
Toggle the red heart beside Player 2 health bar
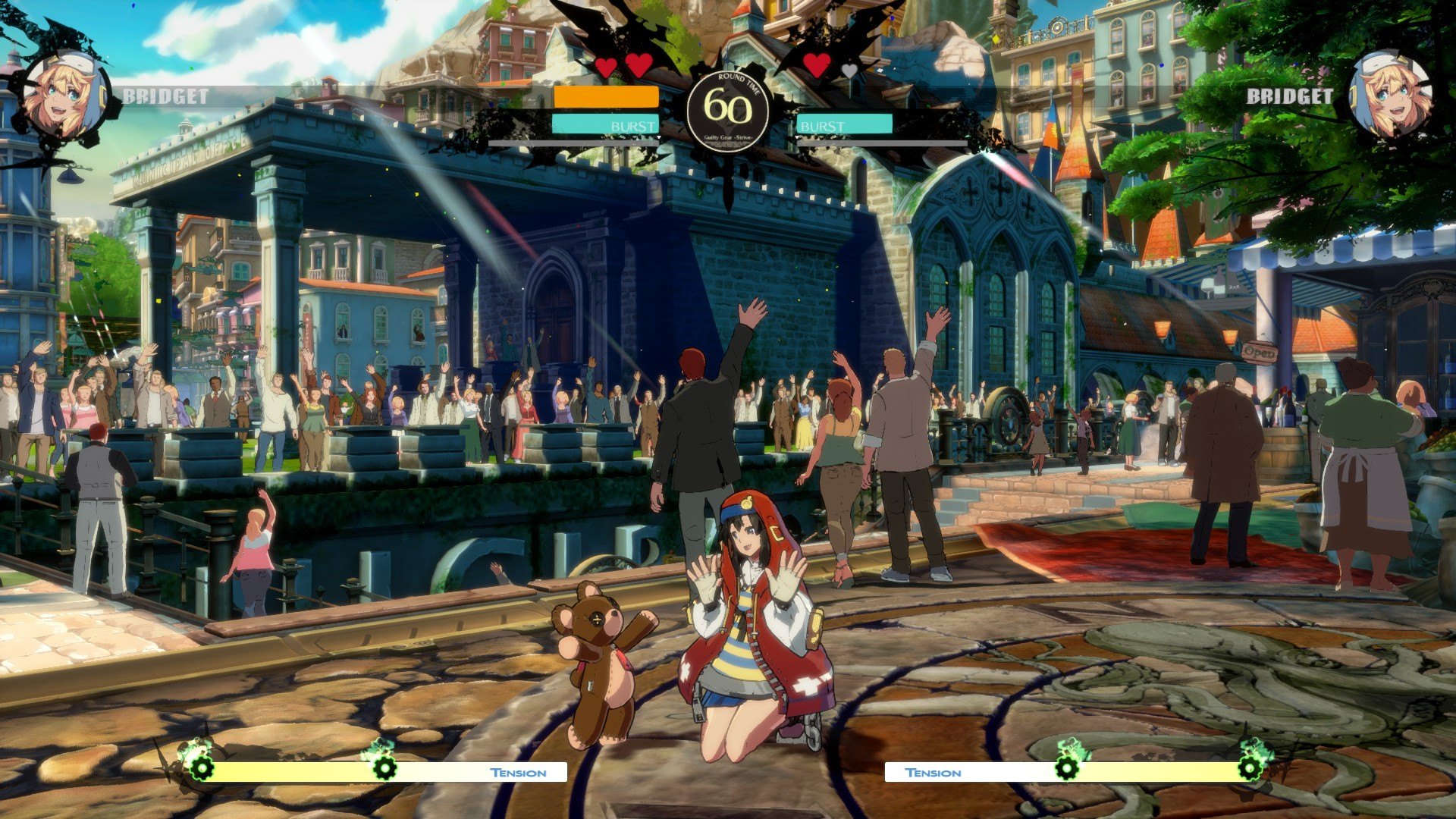(817, 66)
